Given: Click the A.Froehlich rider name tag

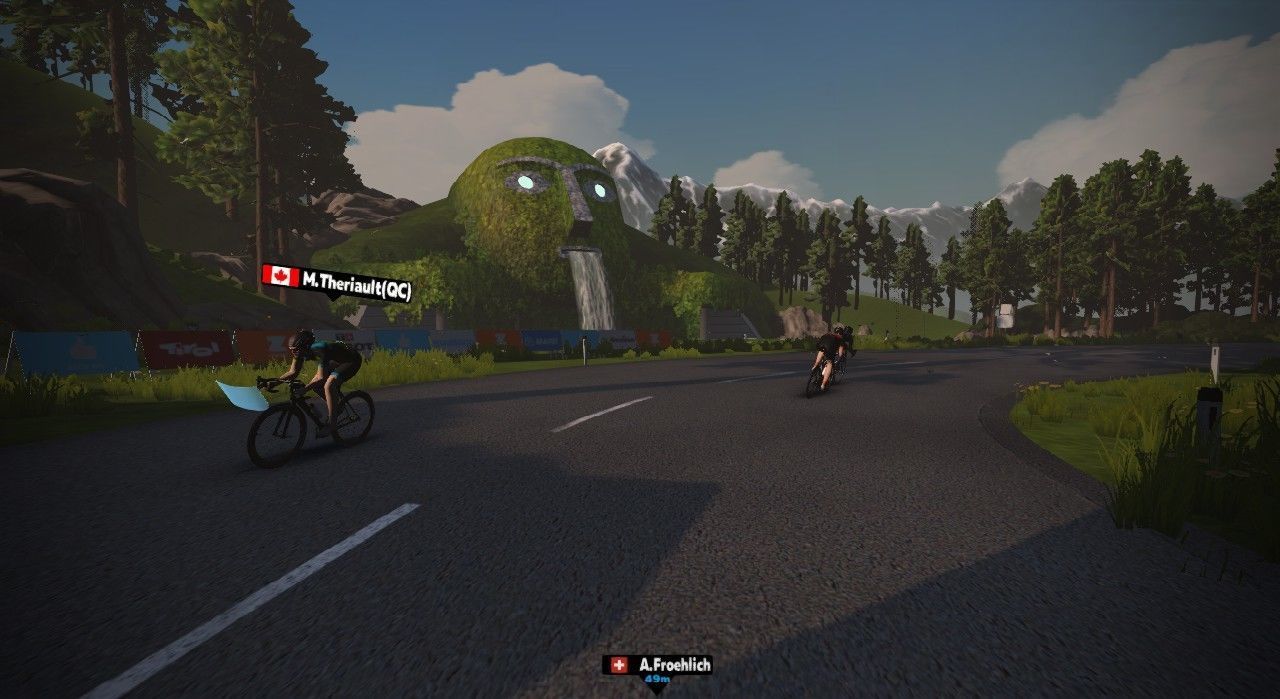Looking at the screenshot, I should point(658,665).
